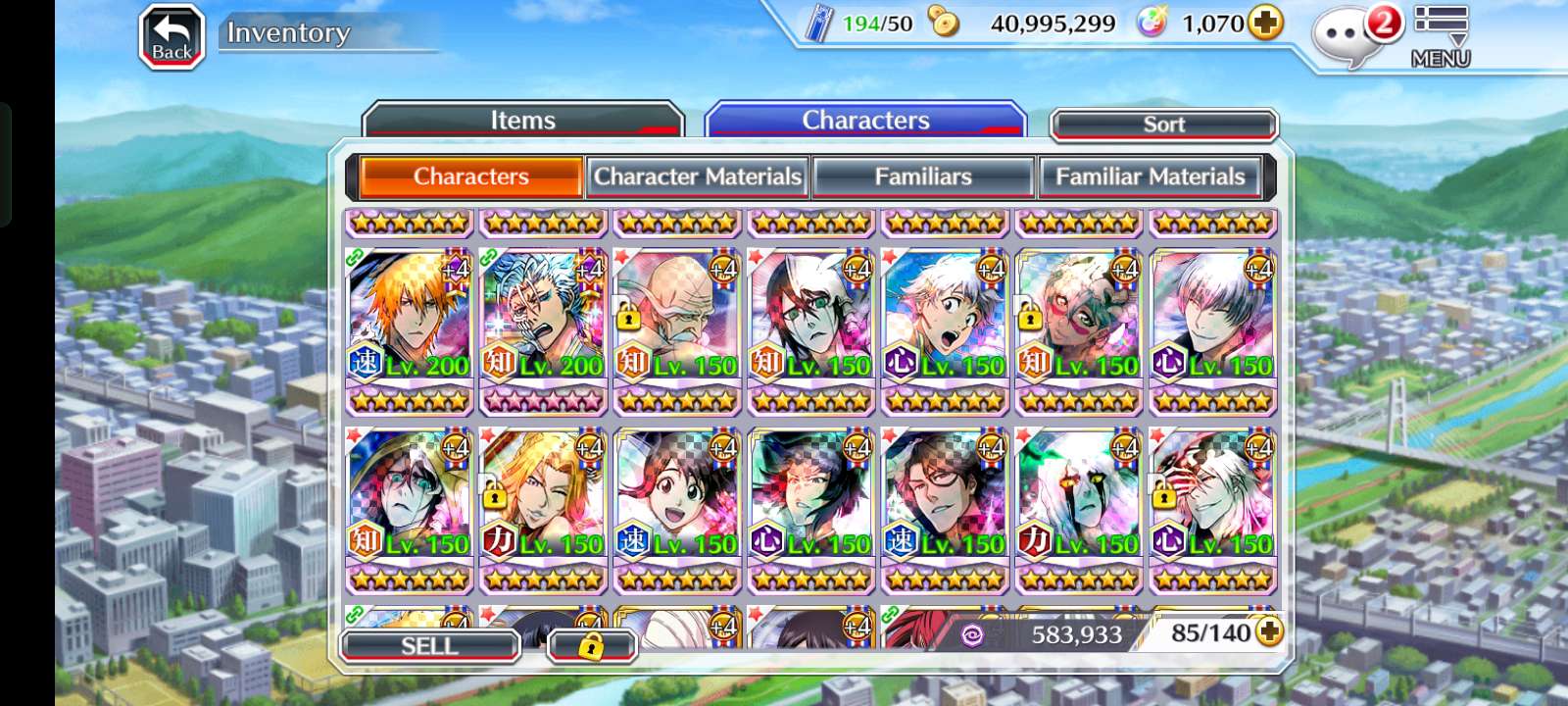1568x706 pixels.
Task: Switch to the top Characters main tab
Action: pos(865,120)
